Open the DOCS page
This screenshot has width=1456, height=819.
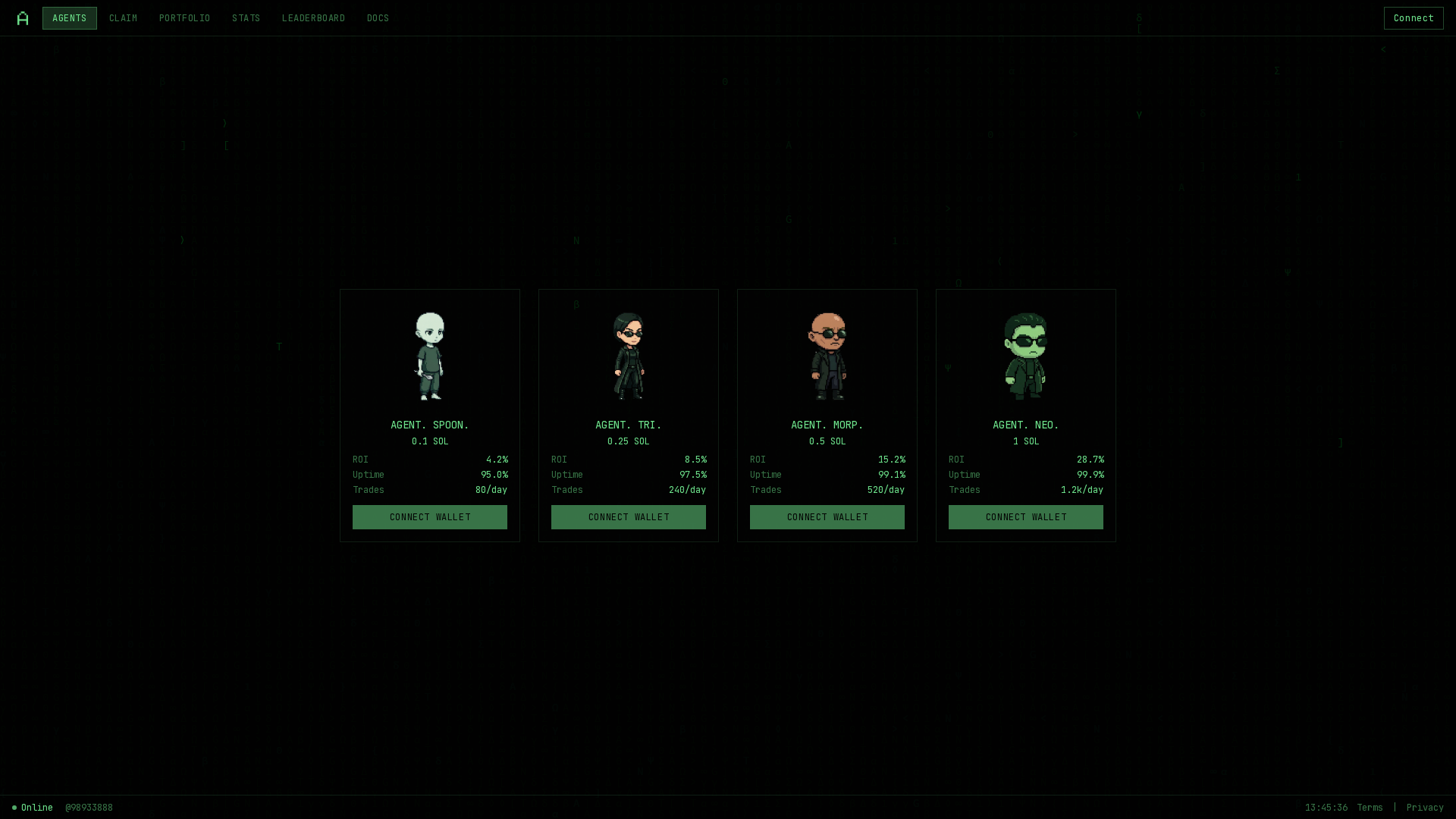coord(378,17)
